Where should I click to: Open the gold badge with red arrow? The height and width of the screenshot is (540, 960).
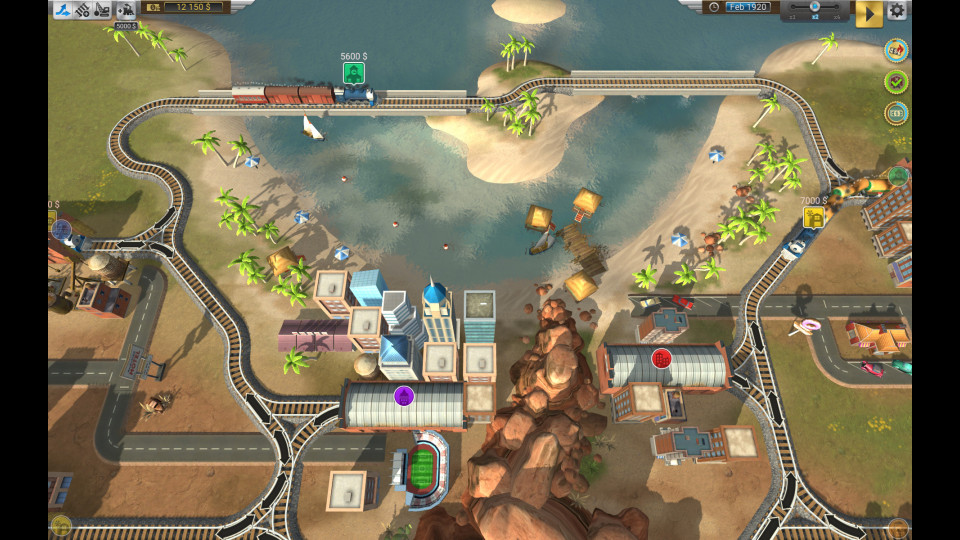click(x=896, y=50)
